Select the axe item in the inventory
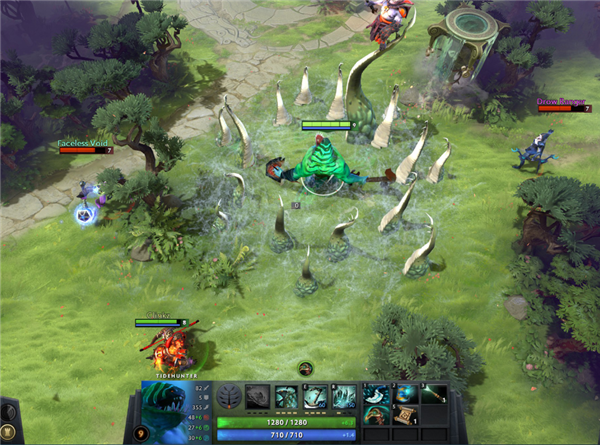This screenshot has height=445, width=600. tap(376, 394)
